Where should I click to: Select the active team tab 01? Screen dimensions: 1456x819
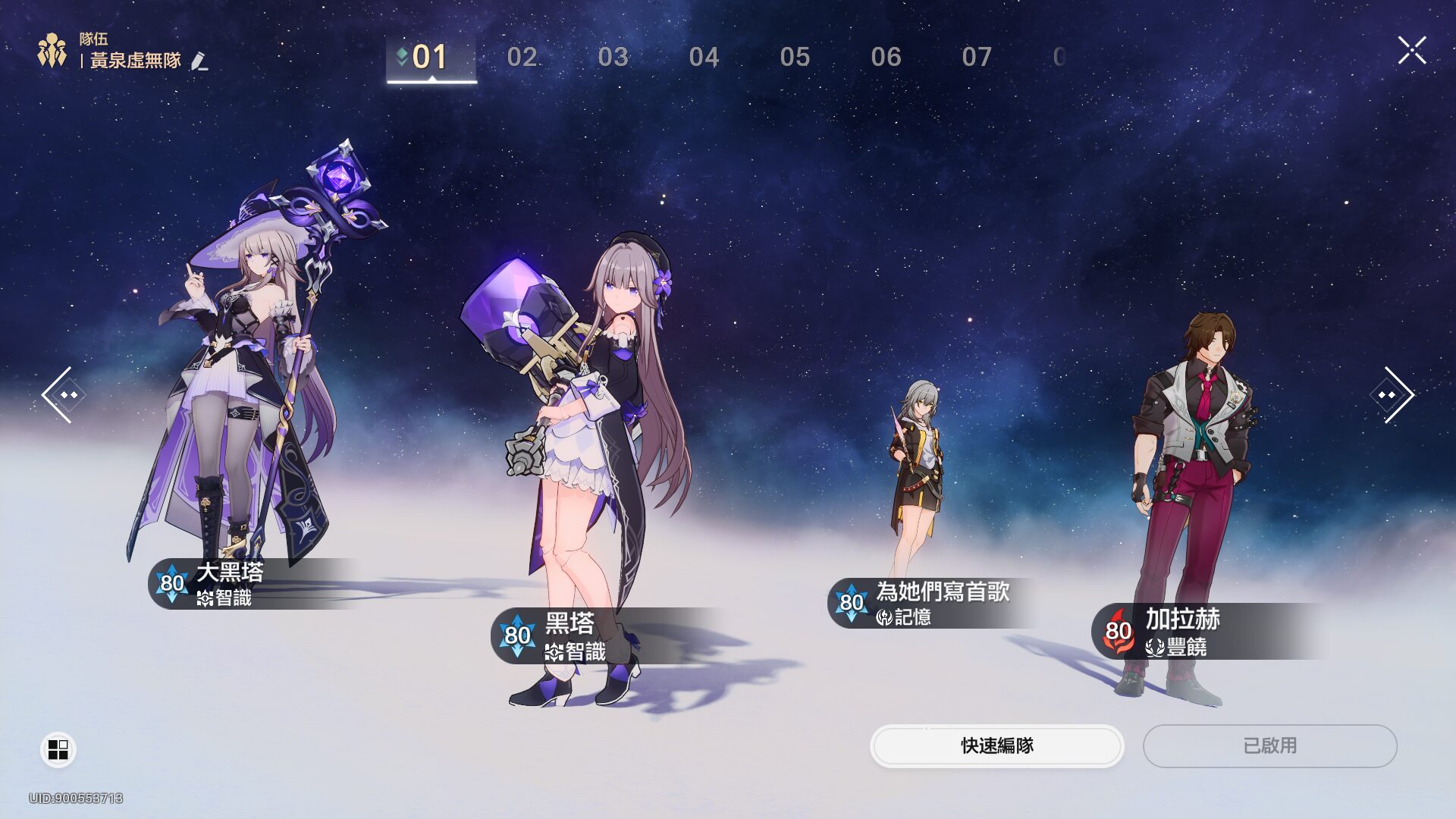(x=430, y=57)
